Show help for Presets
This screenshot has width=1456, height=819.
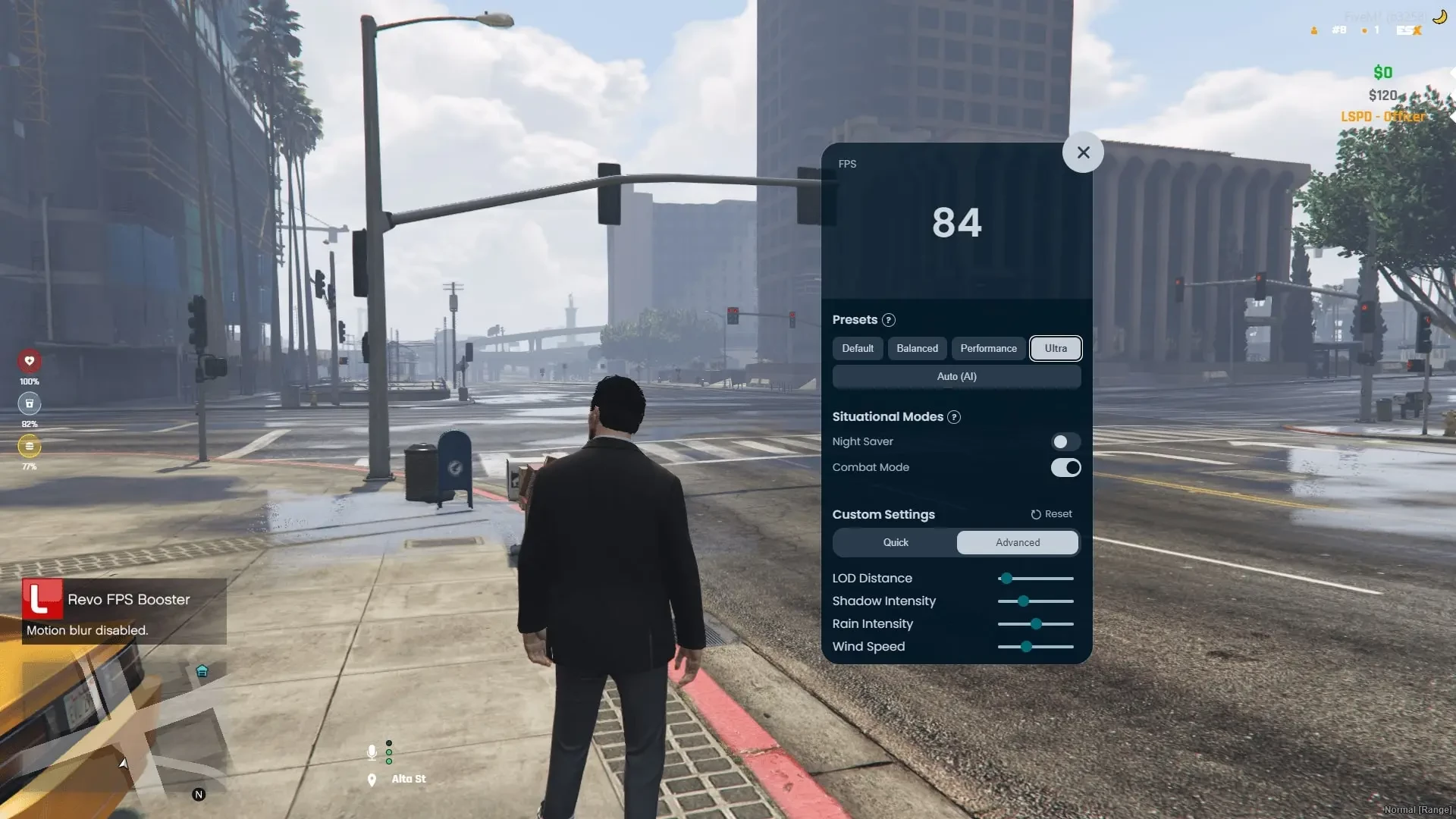(x=889, y=320)
